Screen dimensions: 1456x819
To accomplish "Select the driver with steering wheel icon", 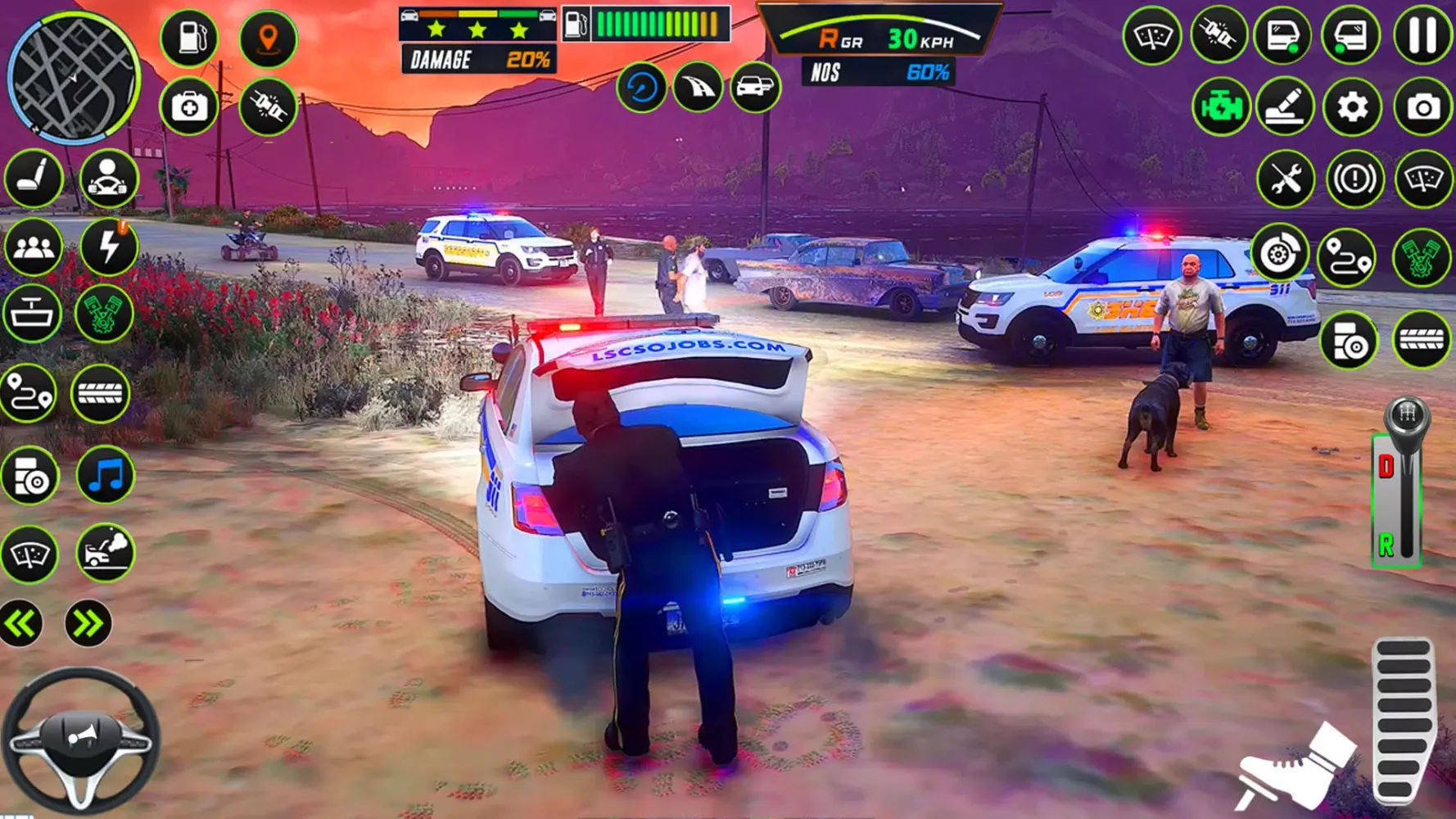I will (x=108, y=178).
